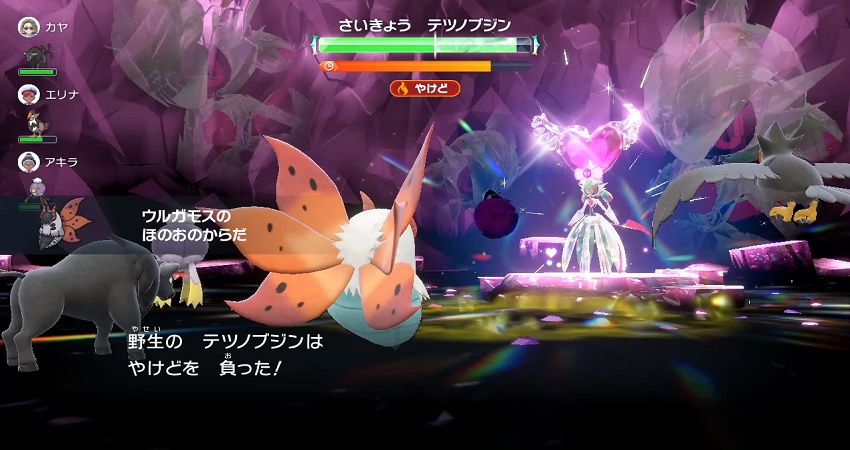Select trainer エリナ's avatar portrait

[29, 94]
